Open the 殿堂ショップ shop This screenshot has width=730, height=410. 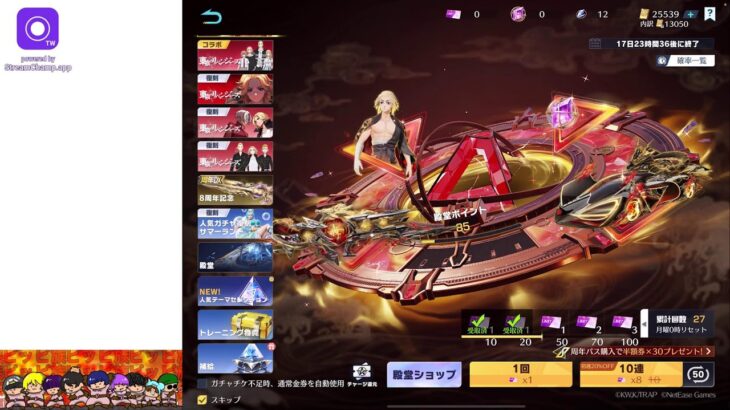tap(424, 374)
